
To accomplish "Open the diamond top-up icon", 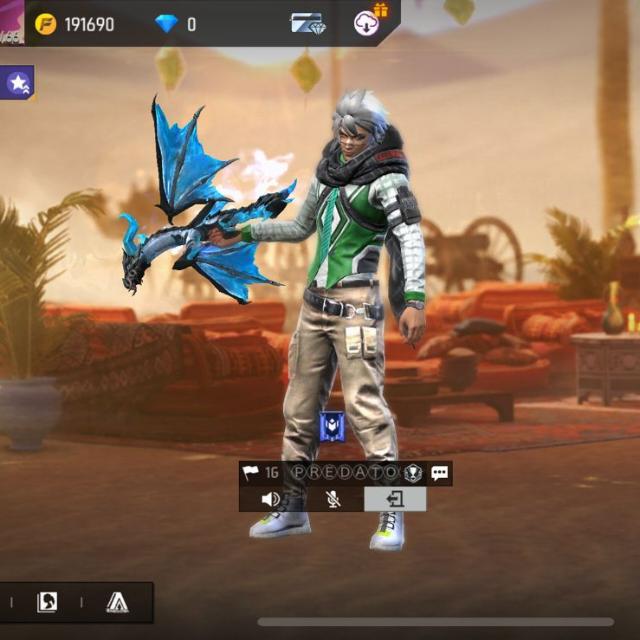I will (165, 24).
